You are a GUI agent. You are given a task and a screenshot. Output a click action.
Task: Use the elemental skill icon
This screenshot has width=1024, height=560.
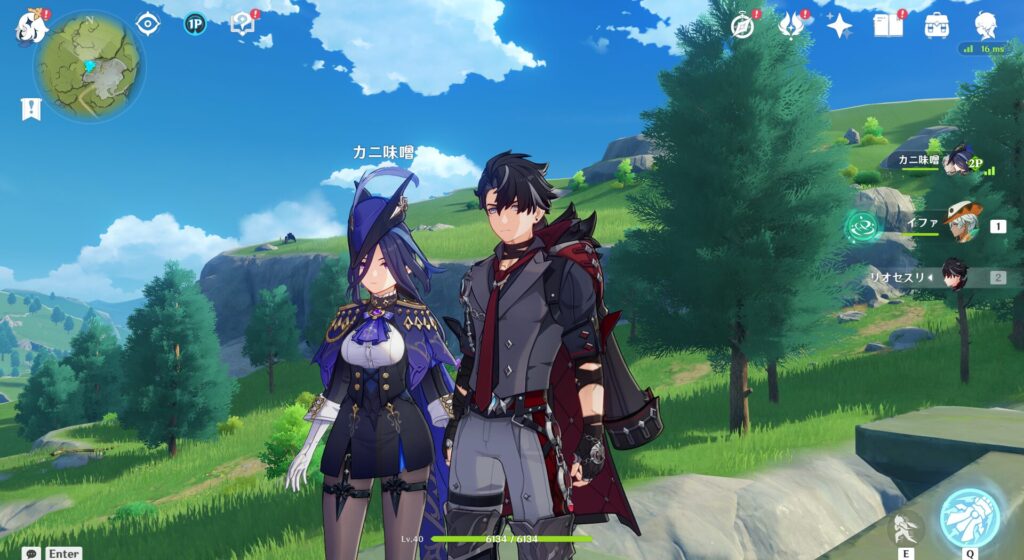coord(904,529)
